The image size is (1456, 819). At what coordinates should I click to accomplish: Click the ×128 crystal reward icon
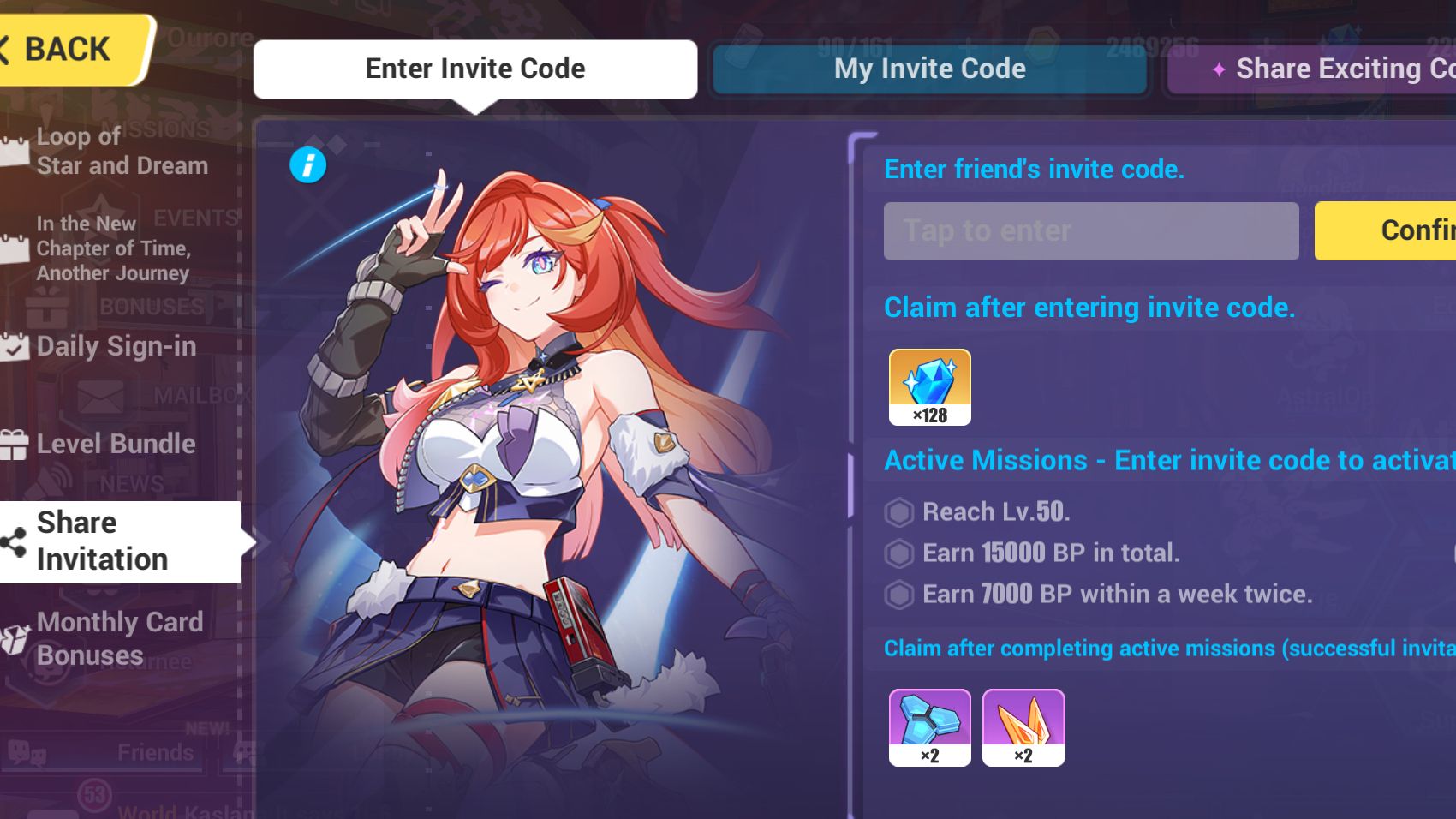(x=929, y=386)
